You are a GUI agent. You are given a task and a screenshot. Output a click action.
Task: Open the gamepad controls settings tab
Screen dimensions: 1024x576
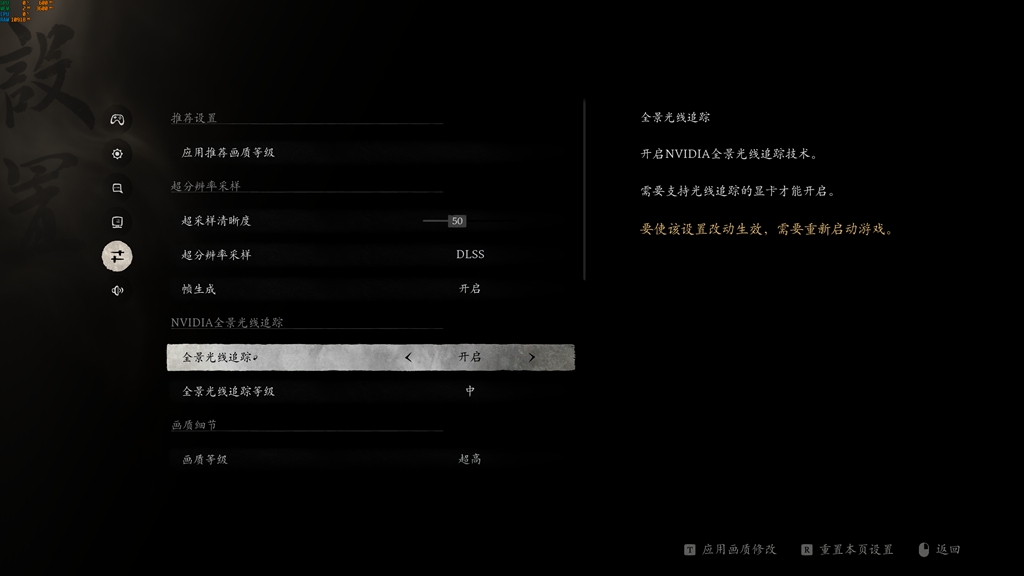[117, 120]
